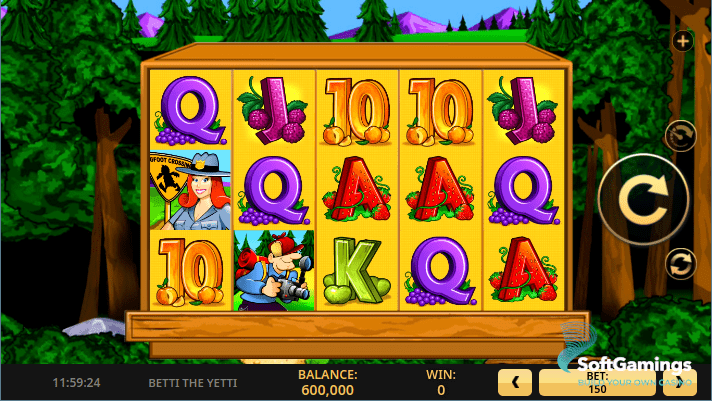Decrease the bet with the left arrow
Image resolution: width=712 pixels, height=401 pixels.
coord(514,381)
